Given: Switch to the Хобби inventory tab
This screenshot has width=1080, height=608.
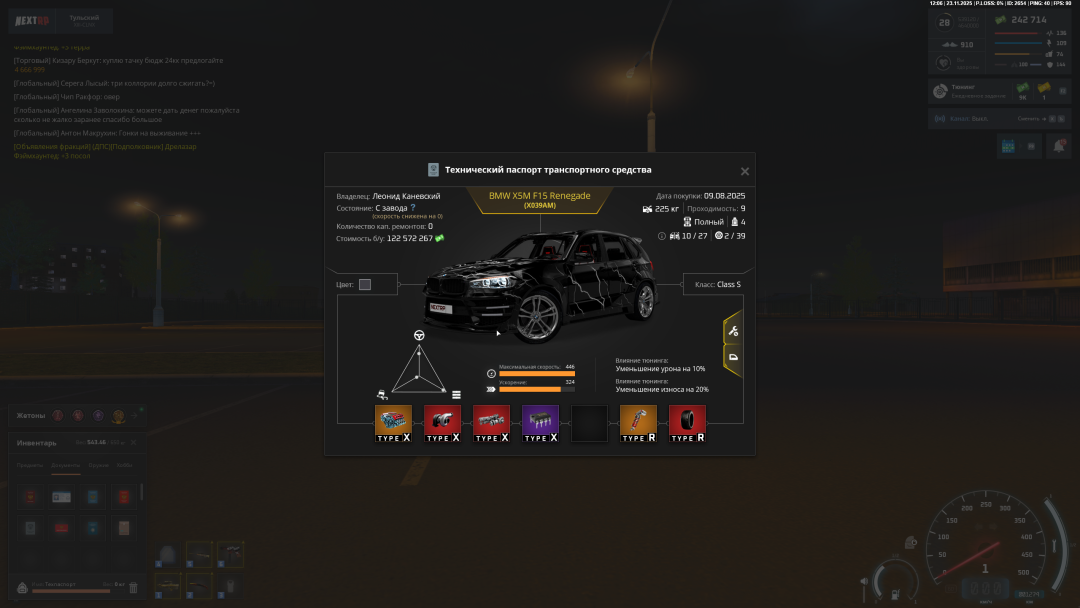Looking at the screenshot, I should (x=124, y=465).
